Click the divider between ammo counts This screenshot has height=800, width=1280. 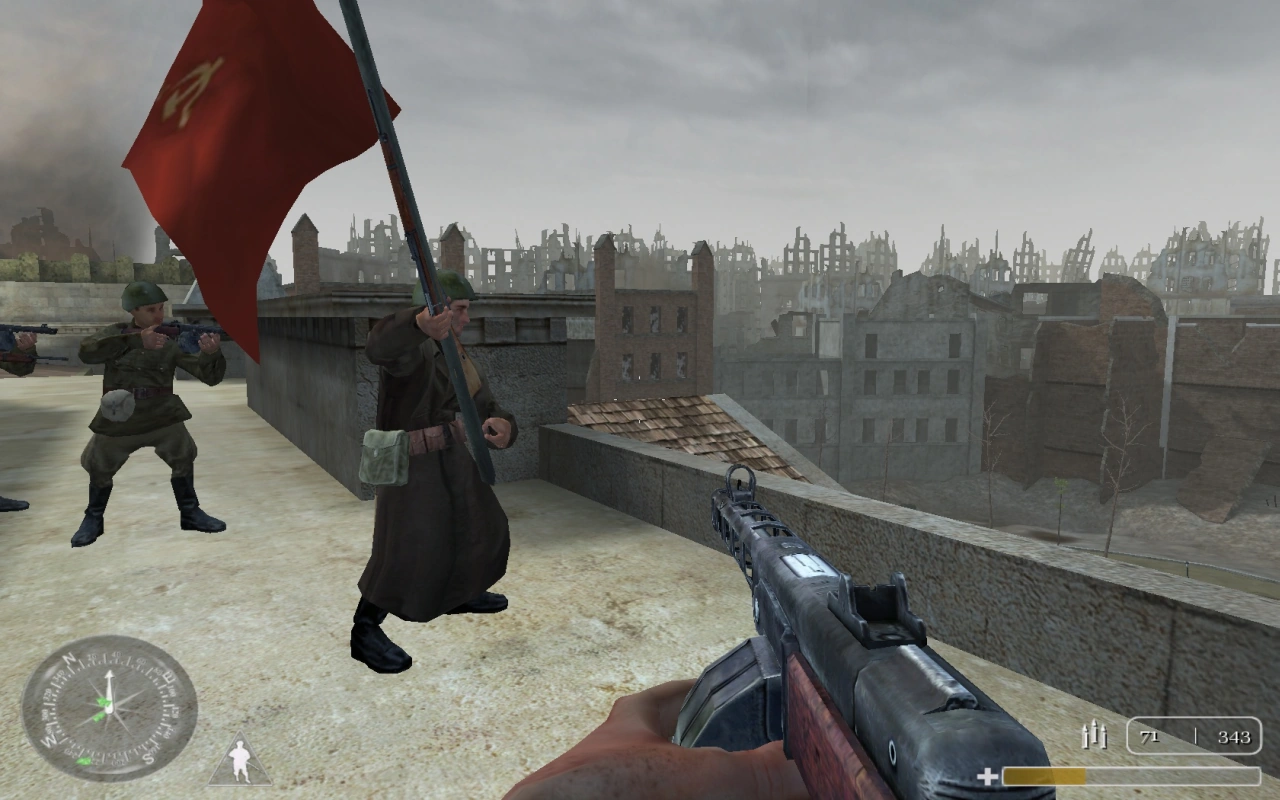click(x=1197, y=736)
